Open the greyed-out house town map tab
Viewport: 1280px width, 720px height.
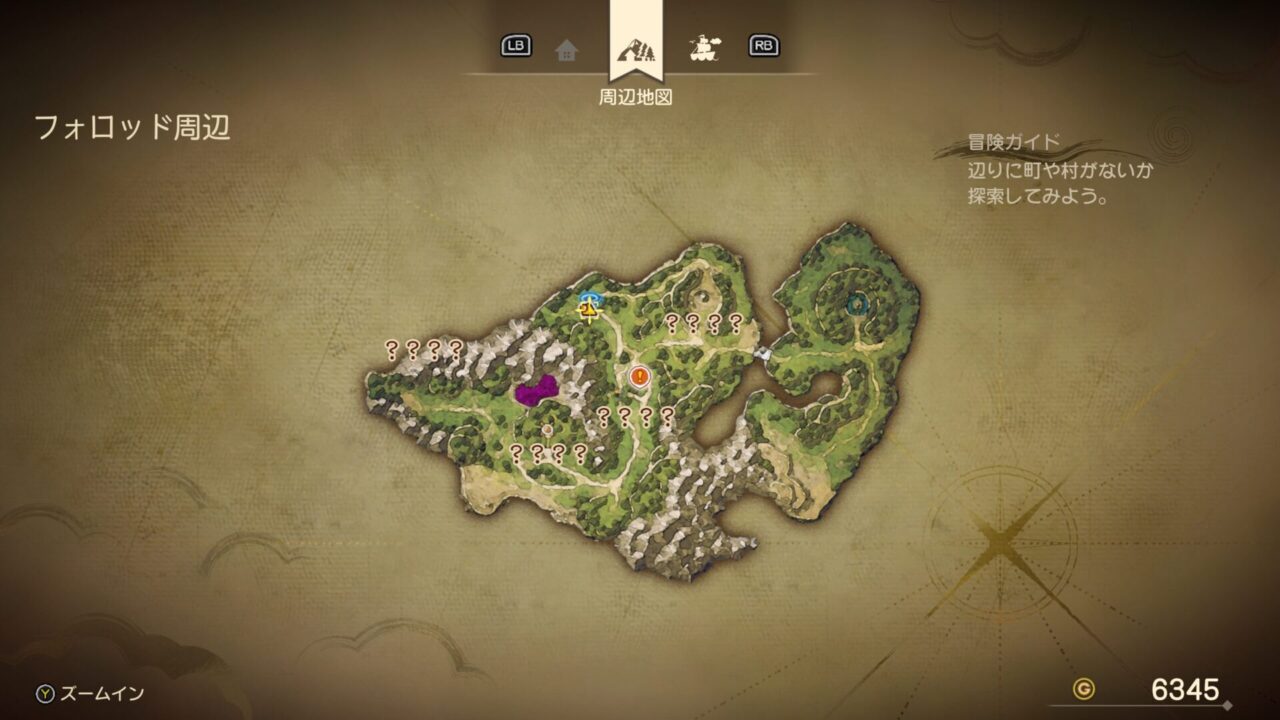(567, 48)
